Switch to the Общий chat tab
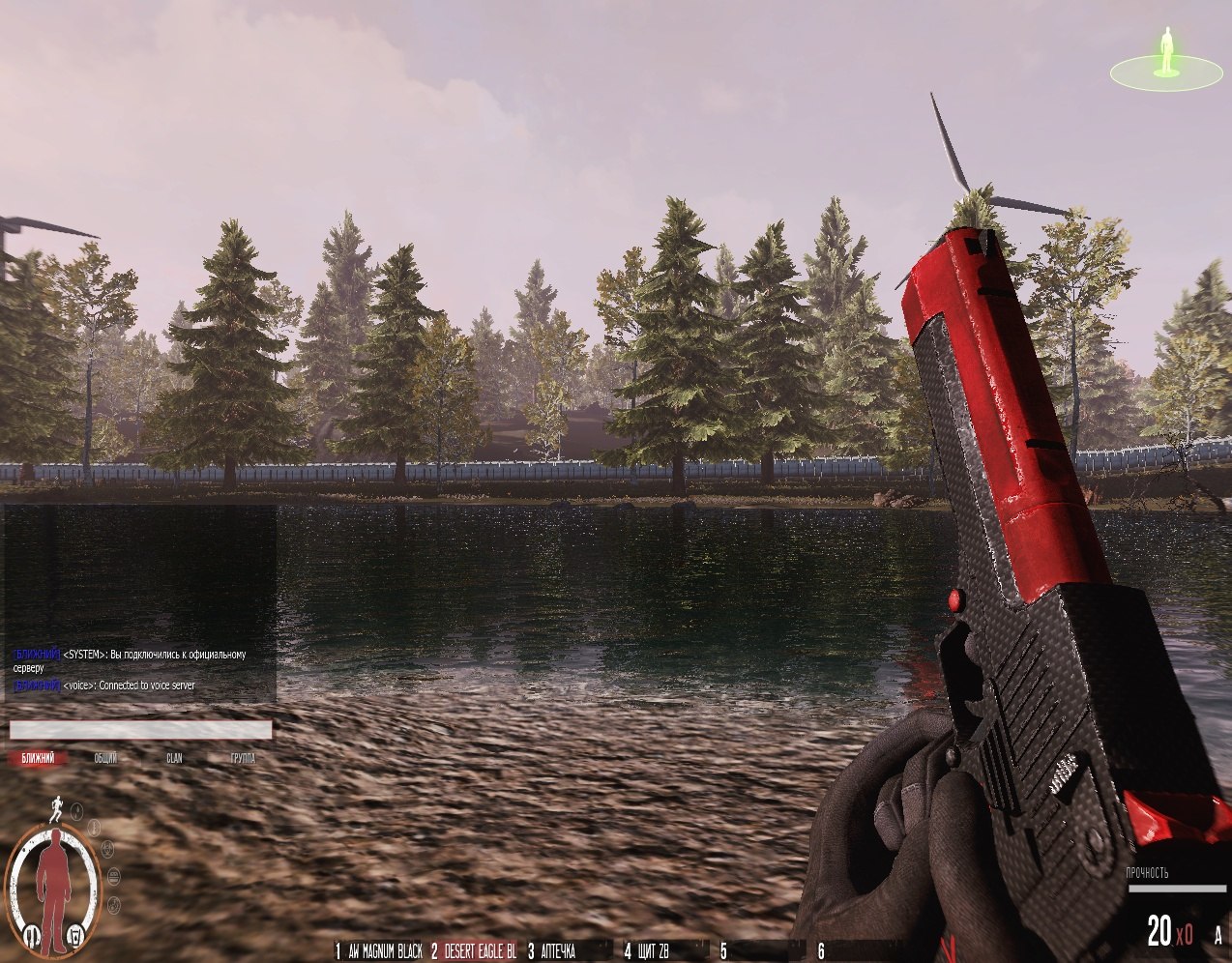 pyautogui.click(x=105, y=758)
